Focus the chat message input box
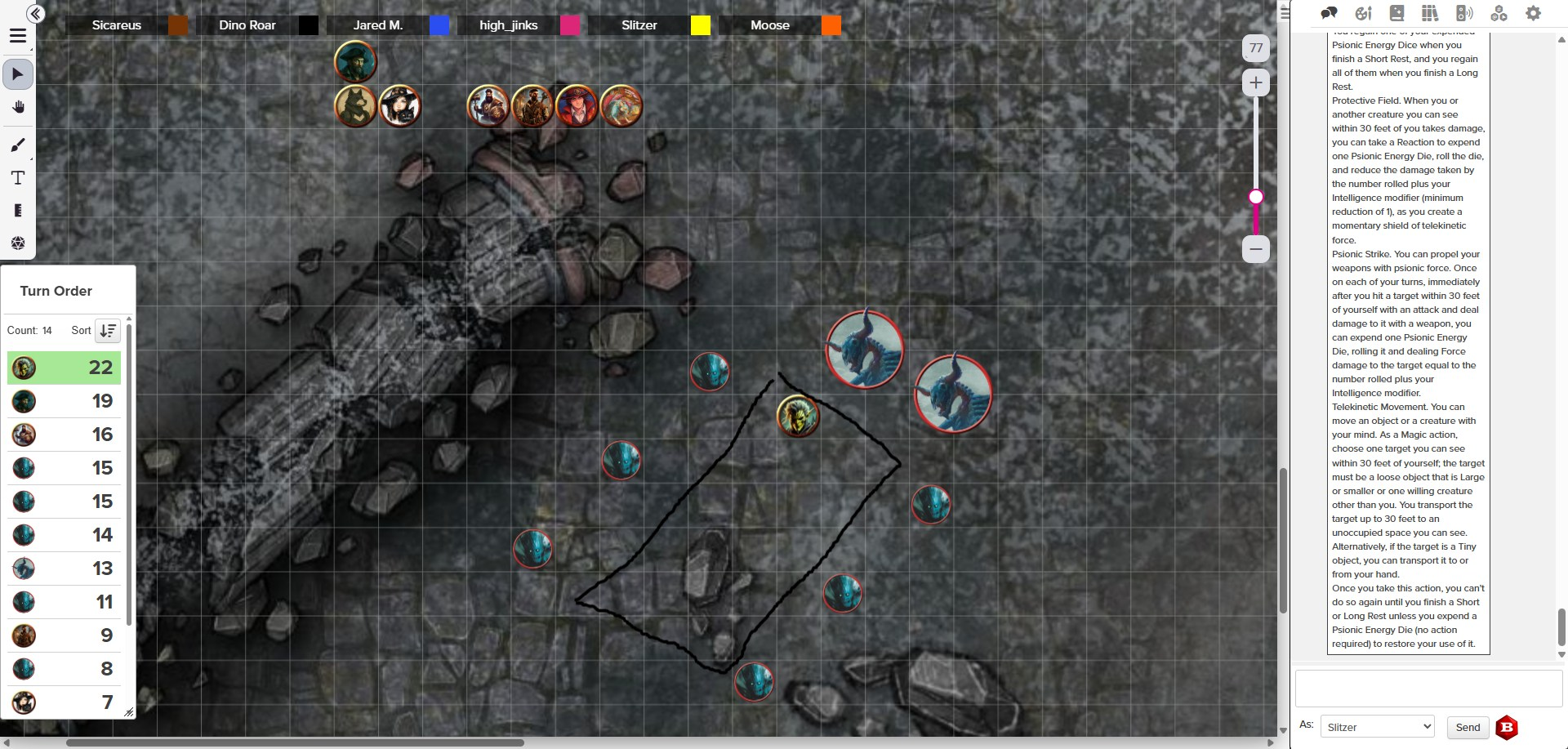 [1428, 689]
